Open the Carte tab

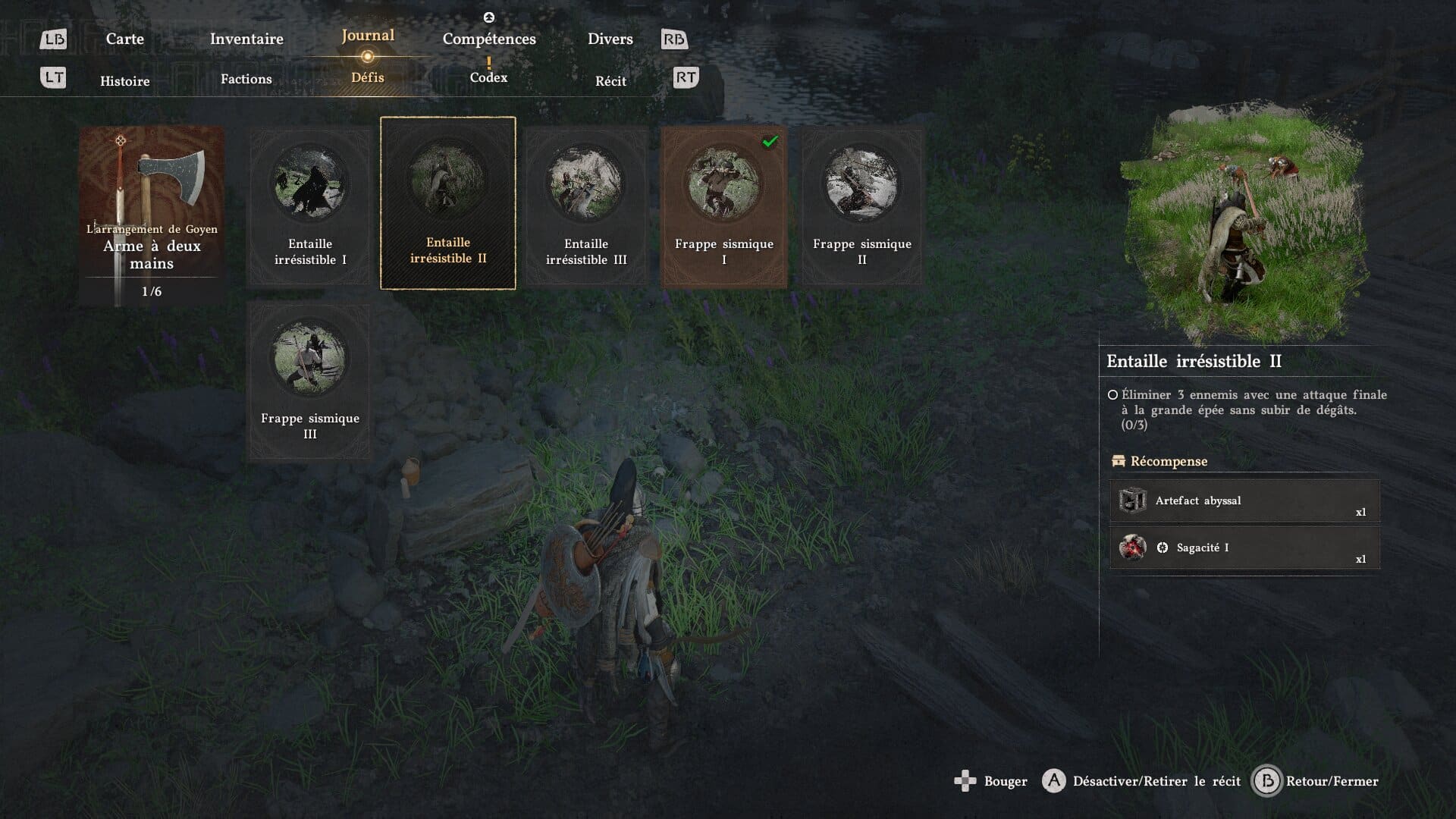click(124, 39)
